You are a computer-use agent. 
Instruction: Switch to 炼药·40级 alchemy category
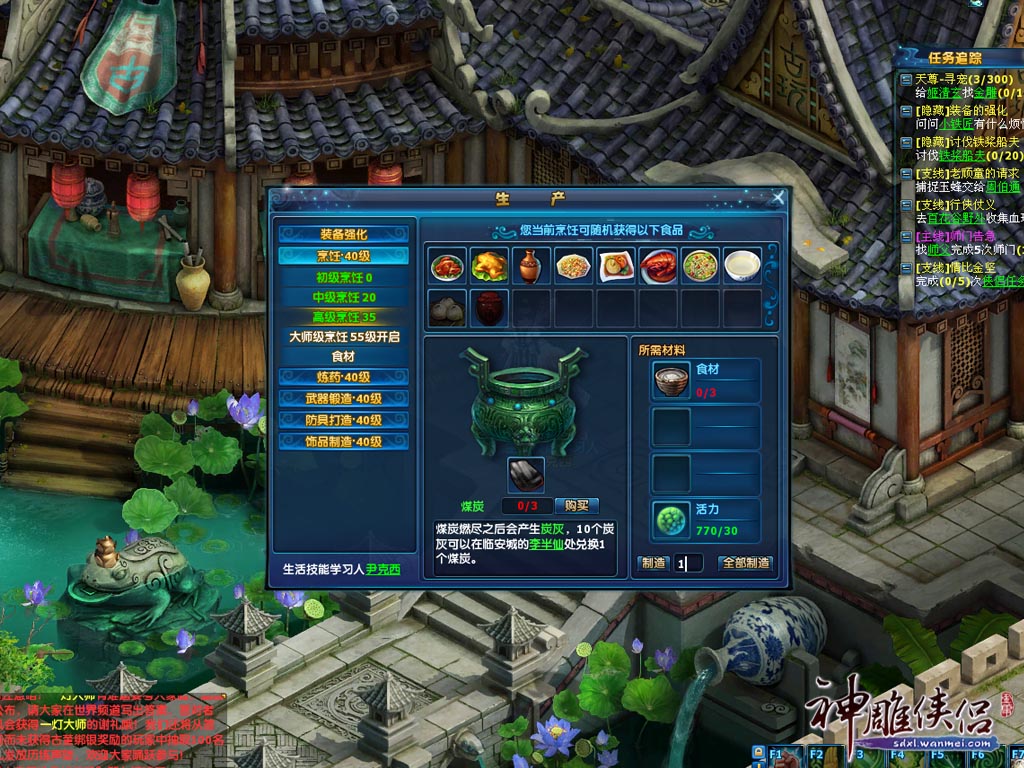pyautogui.click(x=343, y=377)
